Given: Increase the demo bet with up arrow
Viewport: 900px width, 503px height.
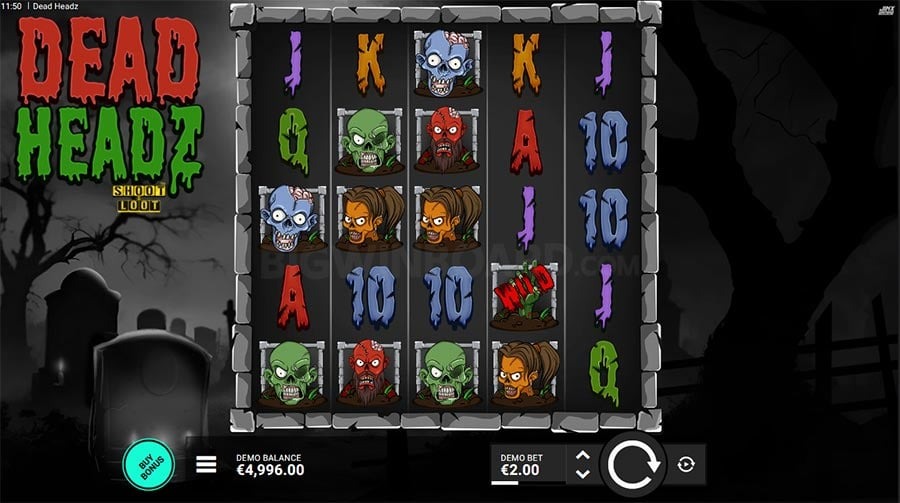Looking at the screenshot, I should tap(582, 455).
